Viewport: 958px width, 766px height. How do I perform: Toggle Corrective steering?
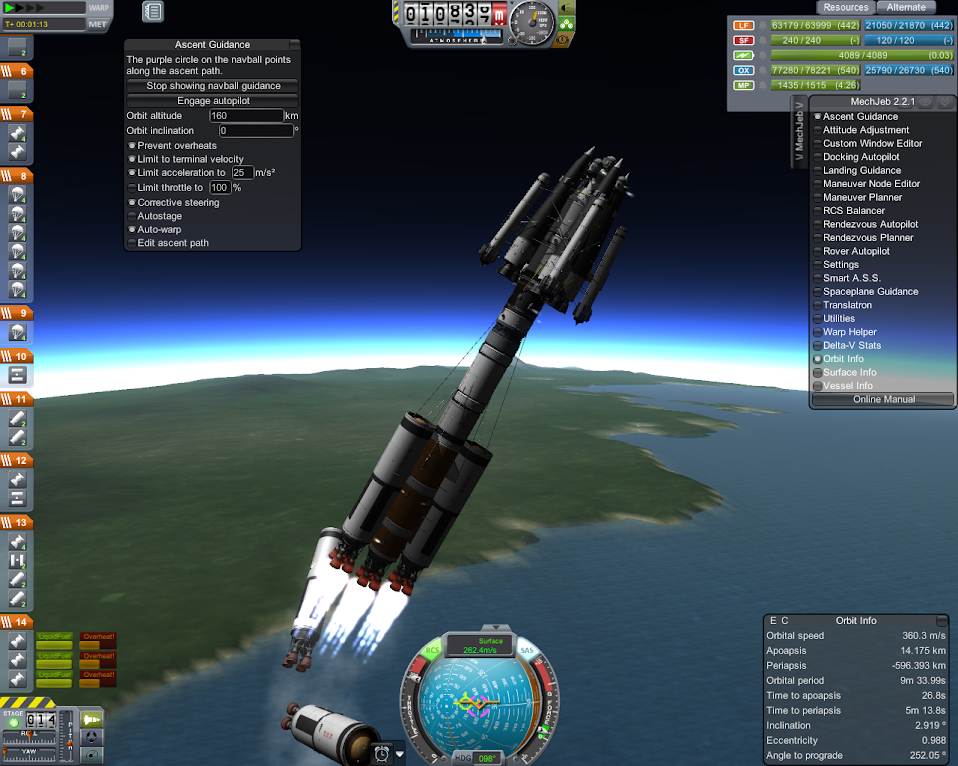[x=131, y=203]
